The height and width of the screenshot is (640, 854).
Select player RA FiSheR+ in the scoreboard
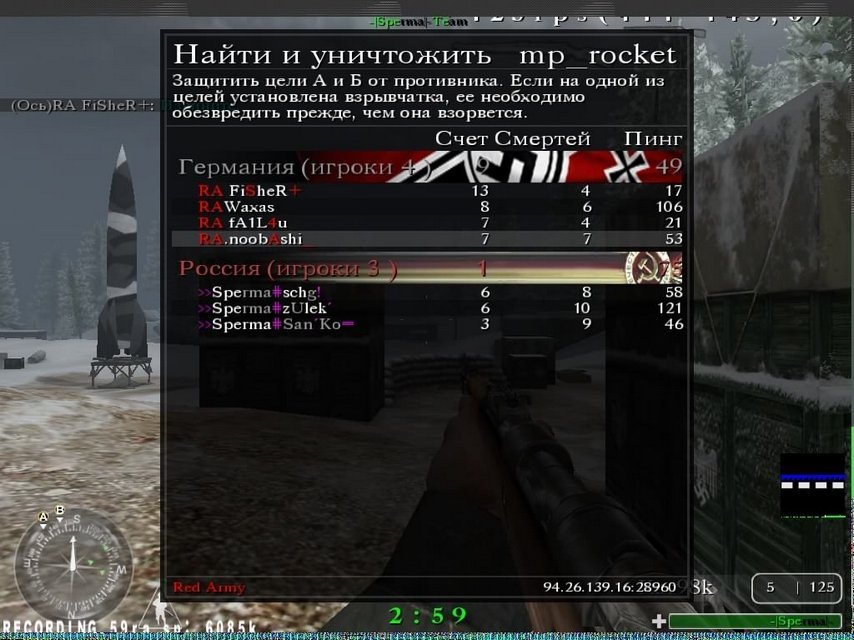click(x=250, y=191)
